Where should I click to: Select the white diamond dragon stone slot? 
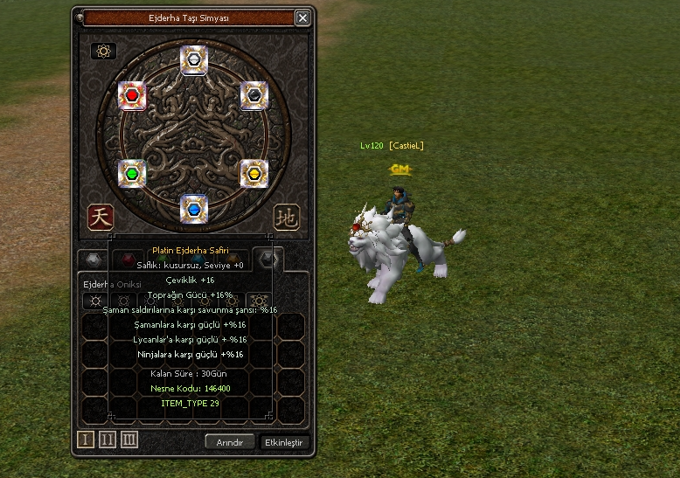click(194, 59)
